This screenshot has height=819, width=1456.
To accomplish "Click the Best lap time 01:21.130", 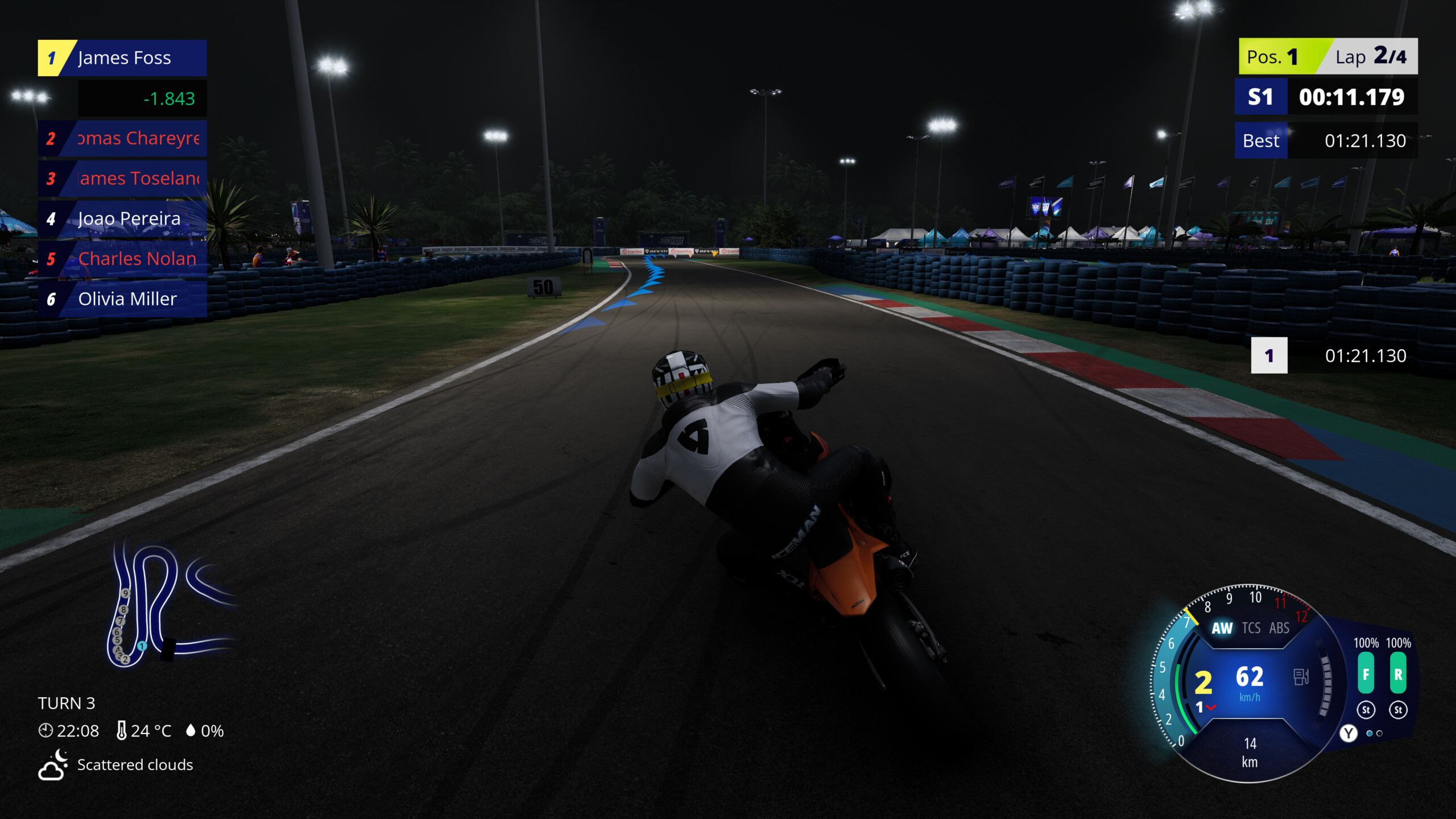I will click(1325, 140).
